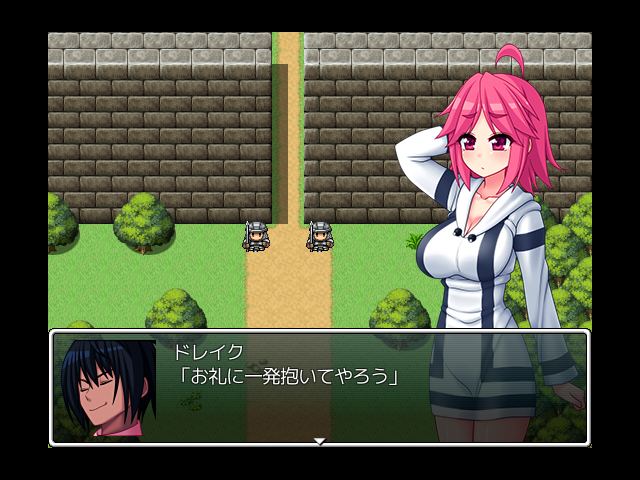Click Drake's dialogue message box
The height and width of the screenshot is (480, 640).
tap(319, 387)
